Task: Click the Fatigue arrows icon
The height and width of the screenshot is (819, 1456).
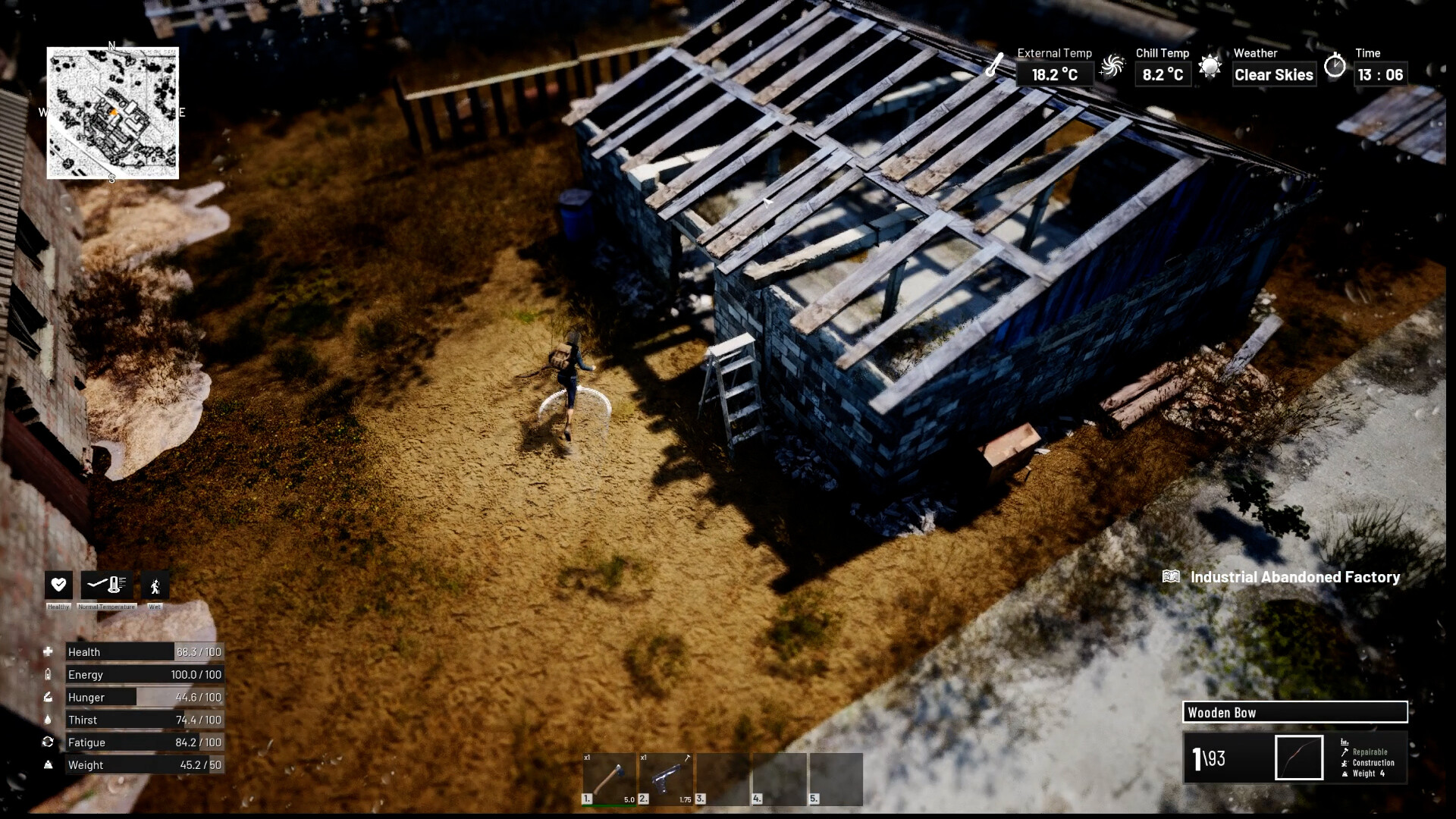Action: 49,742
